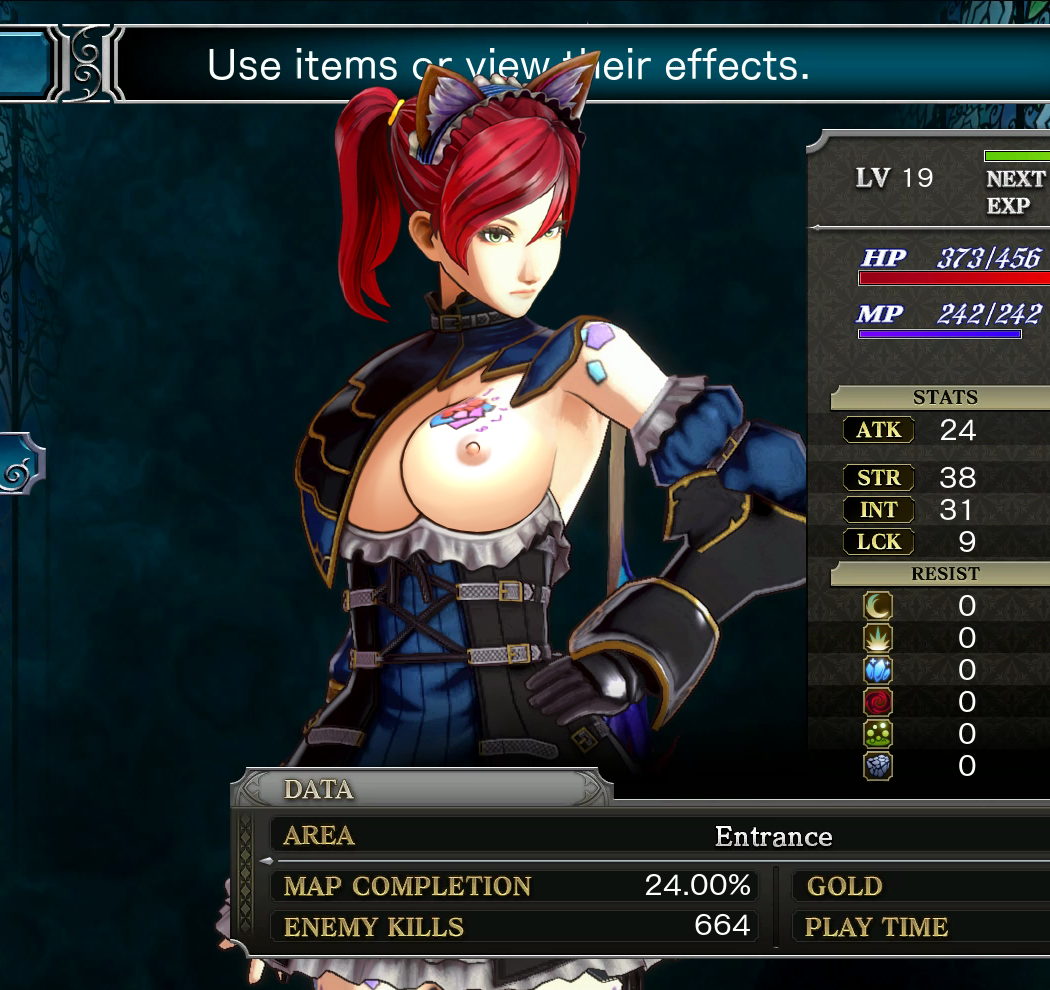Screen dimensions: 1050x990
Task: Click the red rose resistance icon
Action: (878, 702)
